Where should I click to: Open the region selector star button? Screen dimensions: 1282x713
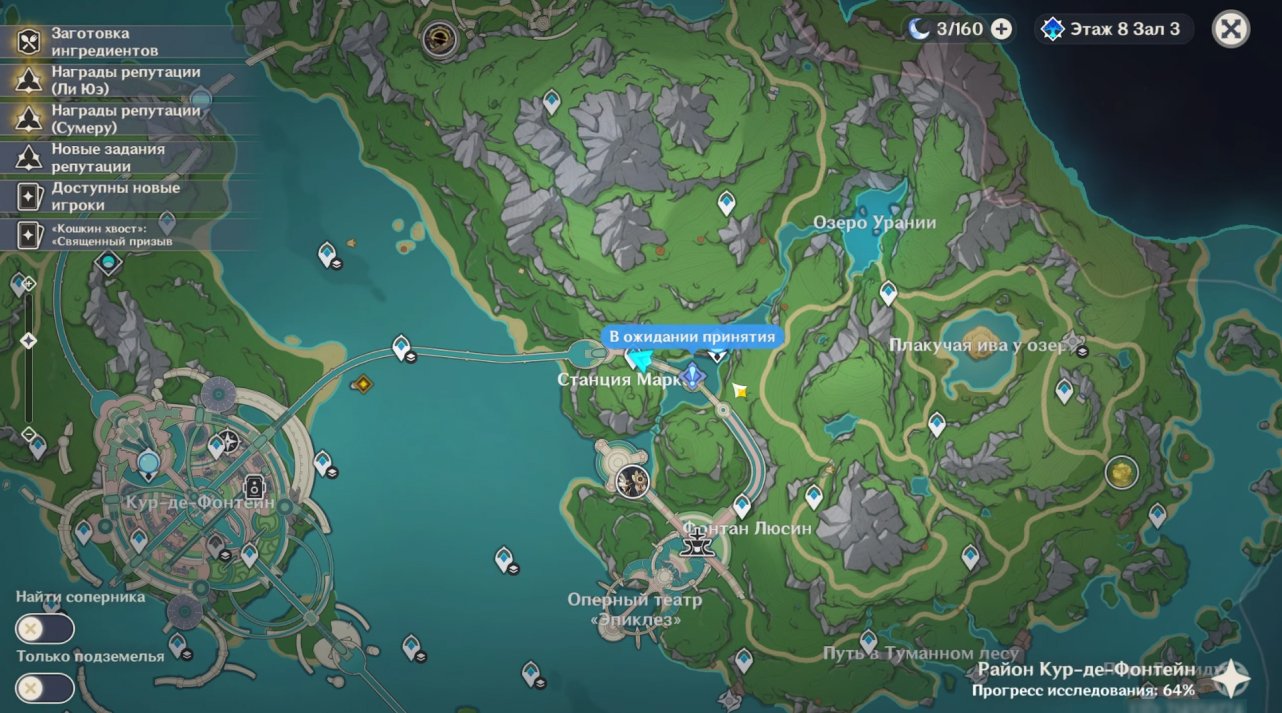tap(1230, 679)
